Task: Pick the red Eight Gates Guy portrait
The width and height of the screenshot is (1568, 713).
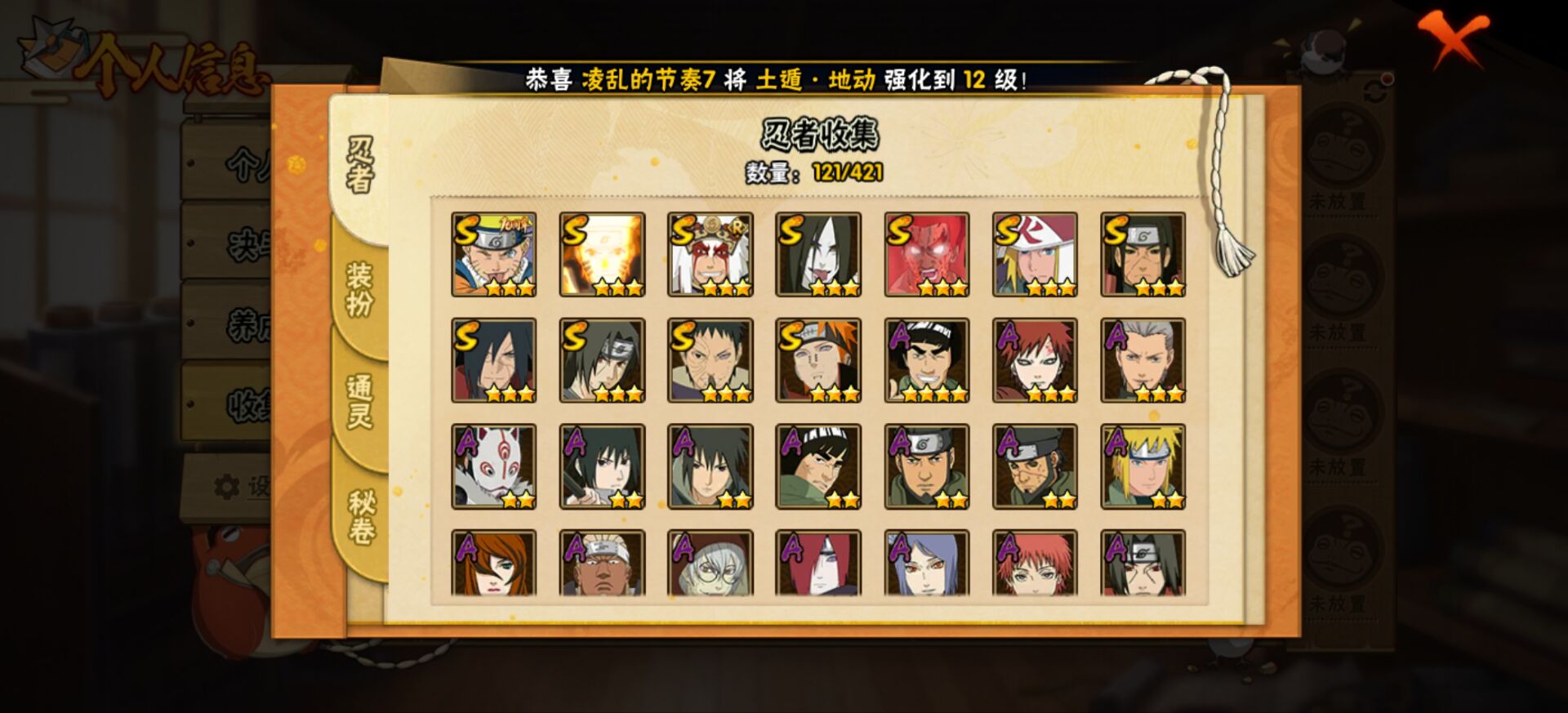Action: click(x=927, y=254)
